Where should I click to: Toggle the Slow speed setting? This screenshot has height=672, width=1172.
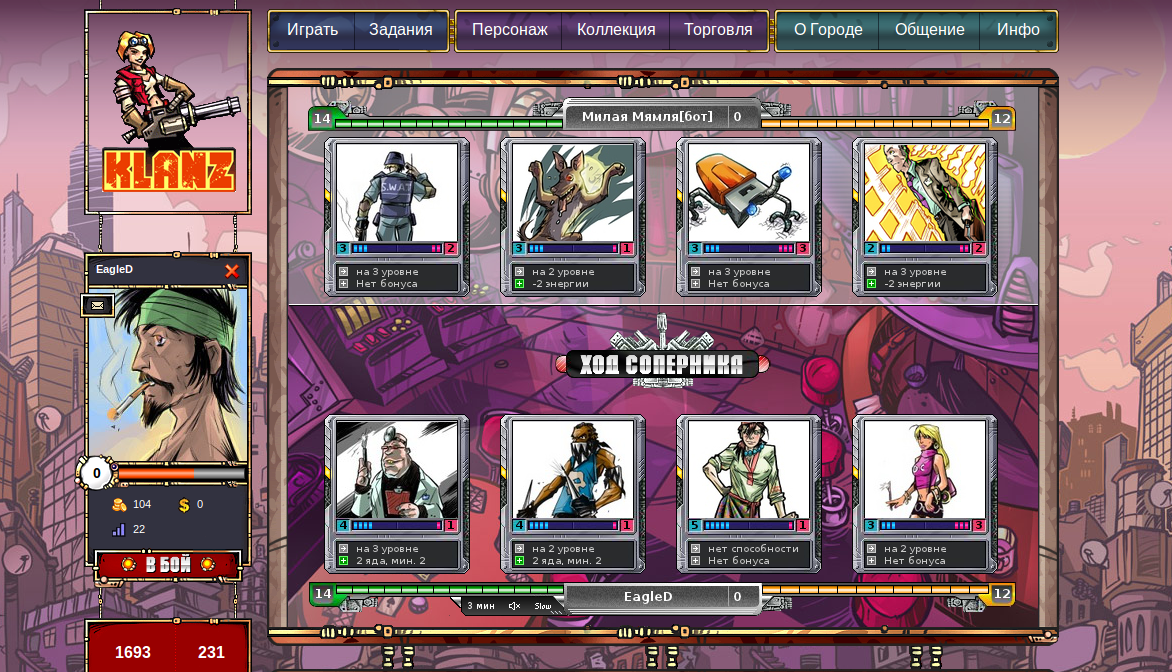click(543, 606)
